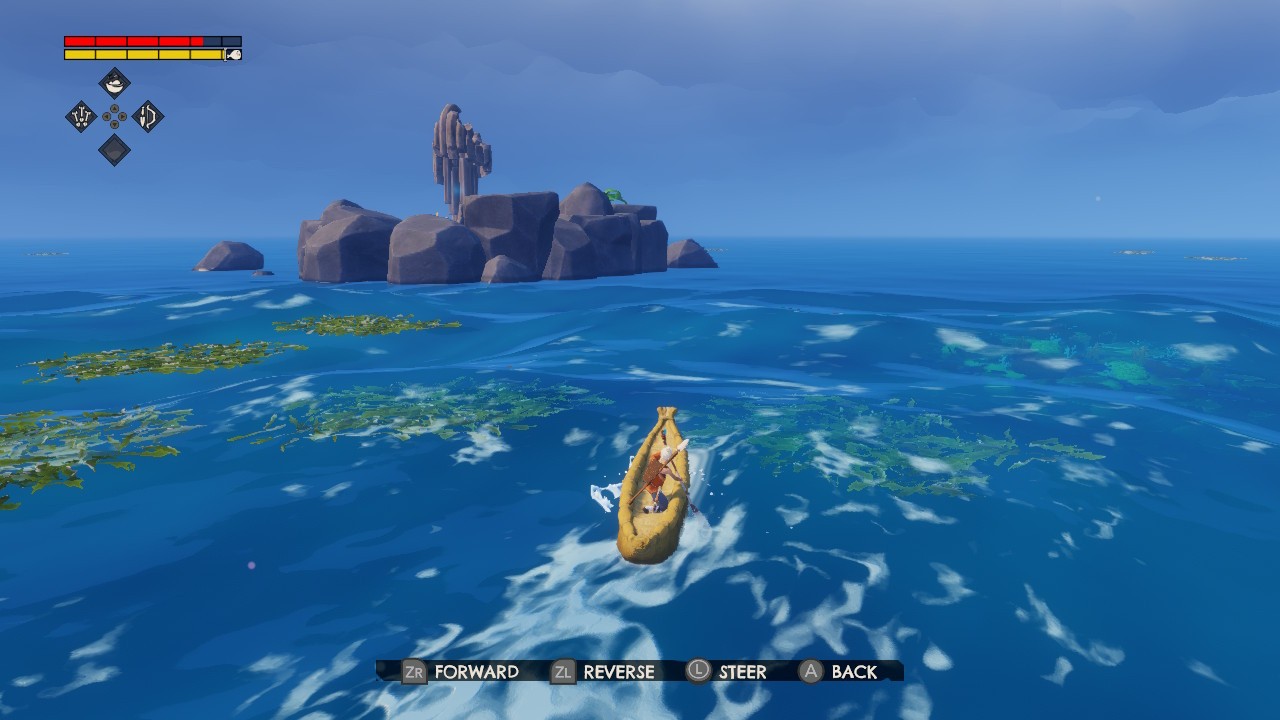Screen dimensions: 1280x720
Task: Open the tools quick slot
Action: click(x=81, y=117)
